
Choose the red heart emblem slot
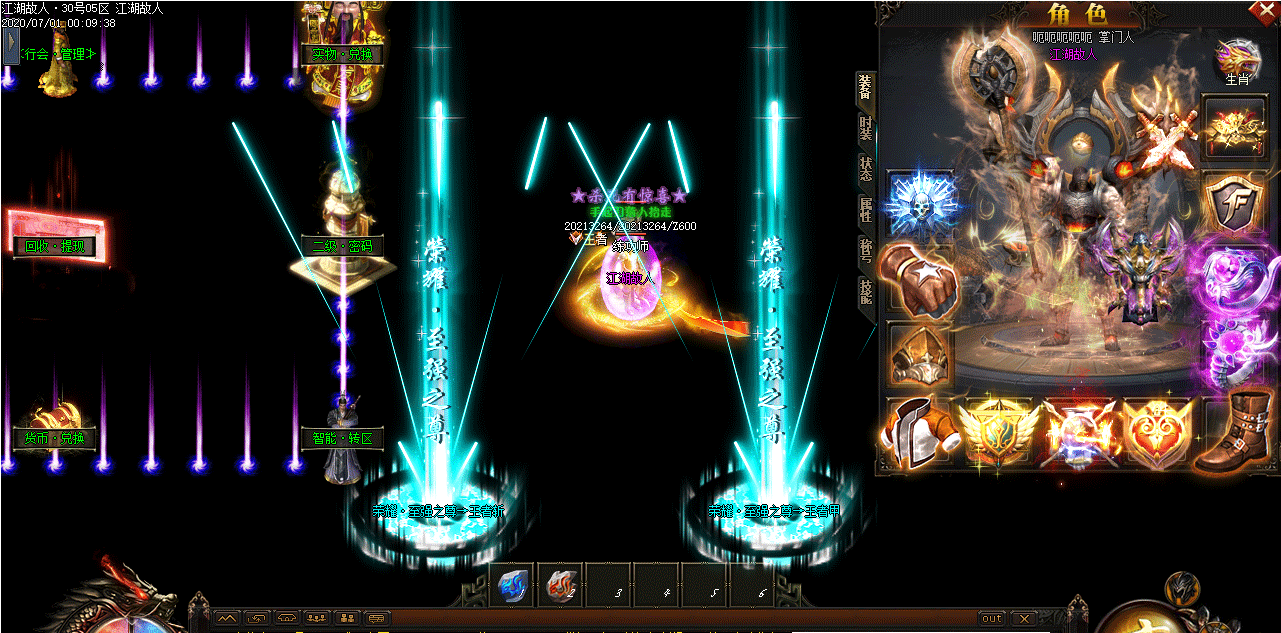(1156, 432)
